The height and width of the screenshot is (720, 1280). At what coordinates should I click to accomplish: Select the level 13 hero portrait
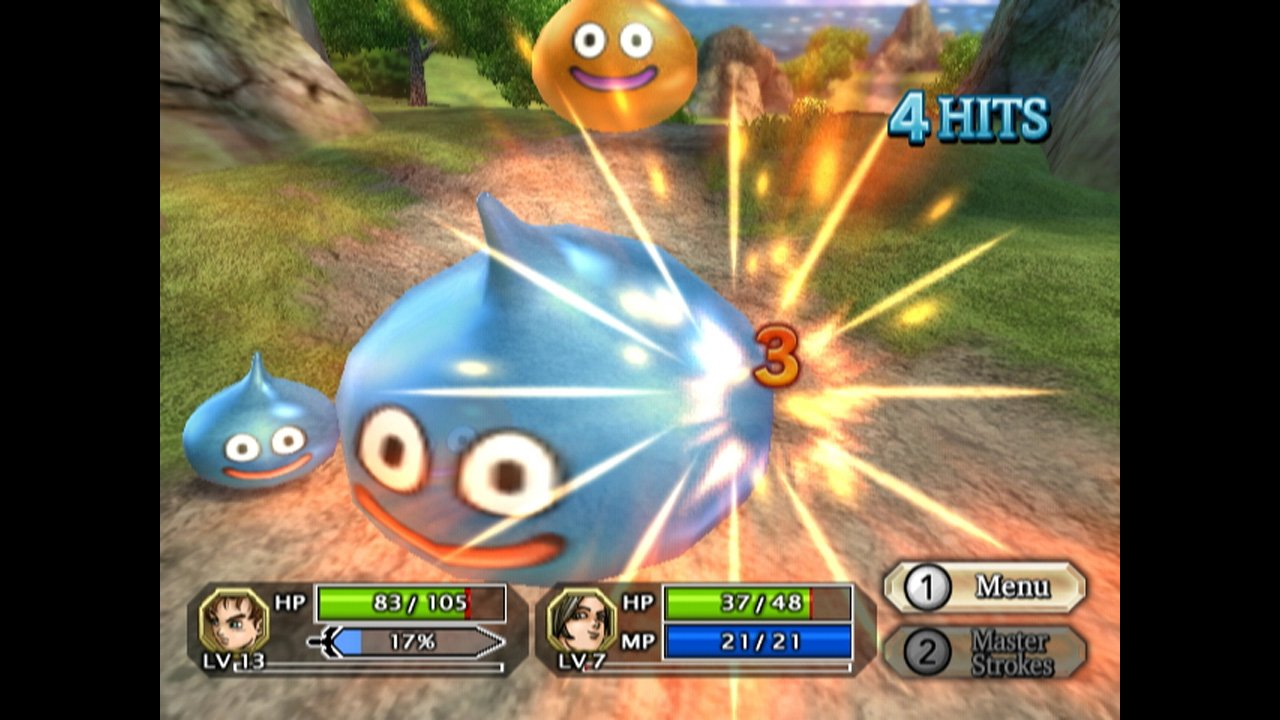pos(234,620)
